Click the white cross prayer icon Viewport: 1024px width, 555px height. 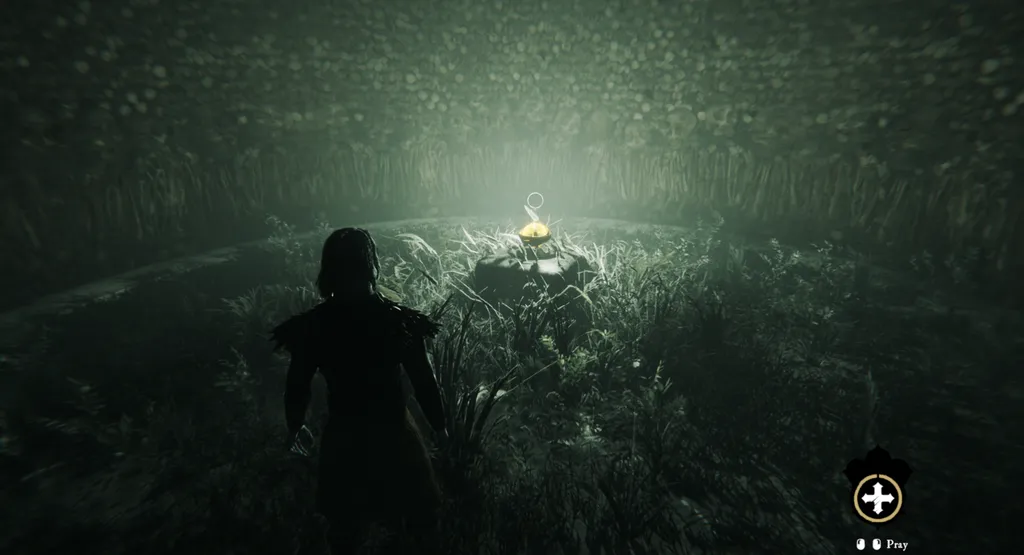coord(877,497)
